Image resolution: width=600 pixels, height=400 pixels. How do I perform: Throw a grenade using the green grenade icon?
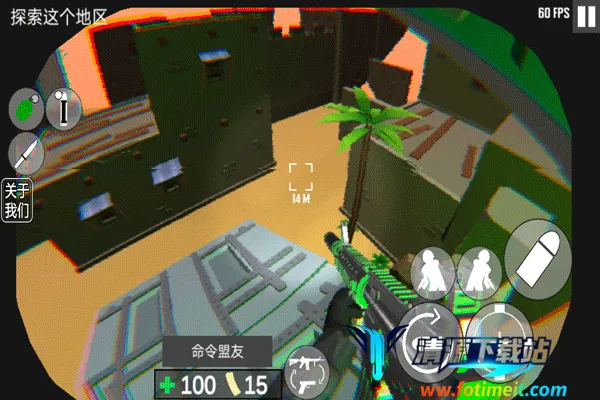coord(24,108)
